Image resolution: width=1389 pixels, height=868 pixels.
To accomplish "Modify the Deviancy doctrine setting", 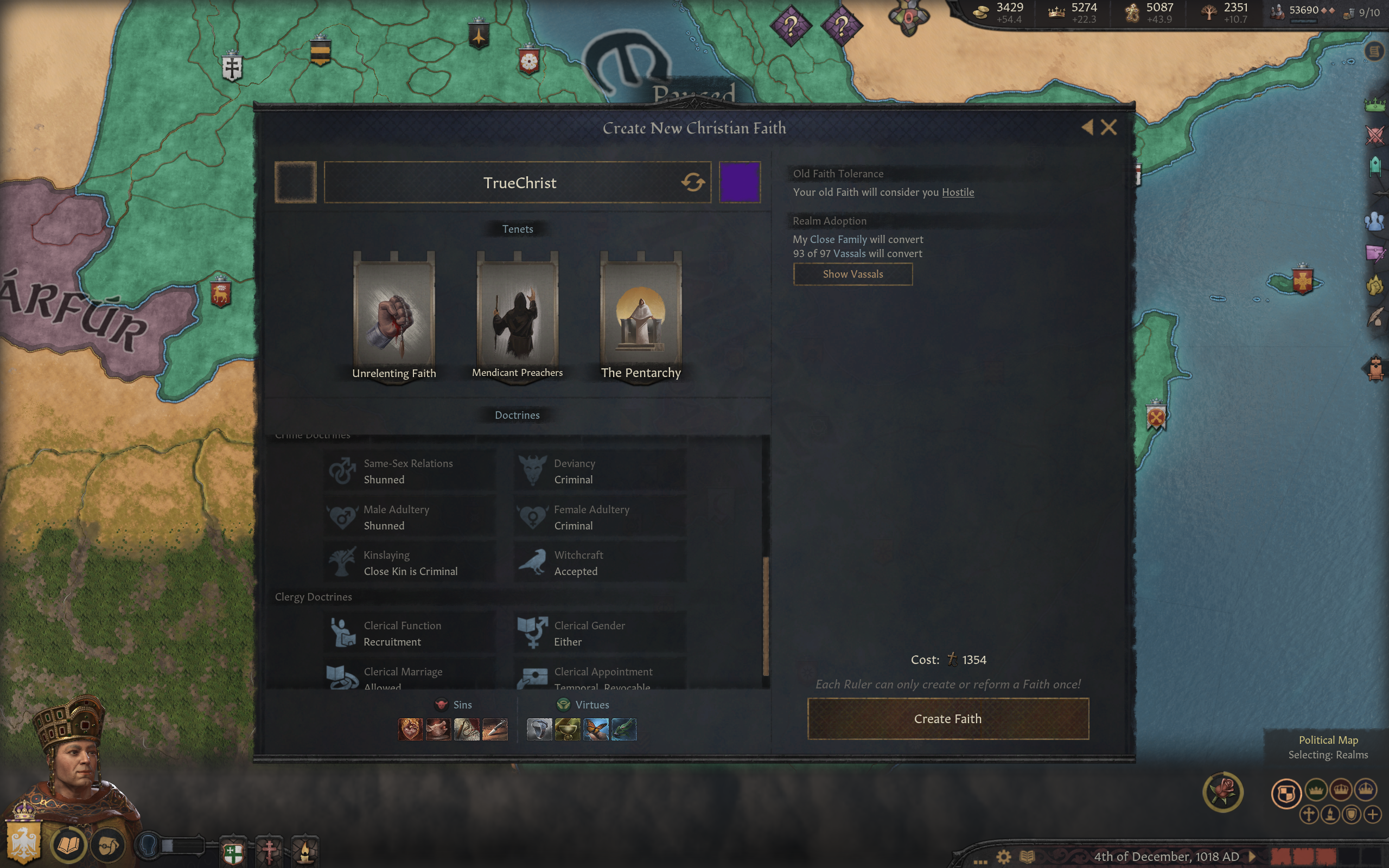I will 600,471.
